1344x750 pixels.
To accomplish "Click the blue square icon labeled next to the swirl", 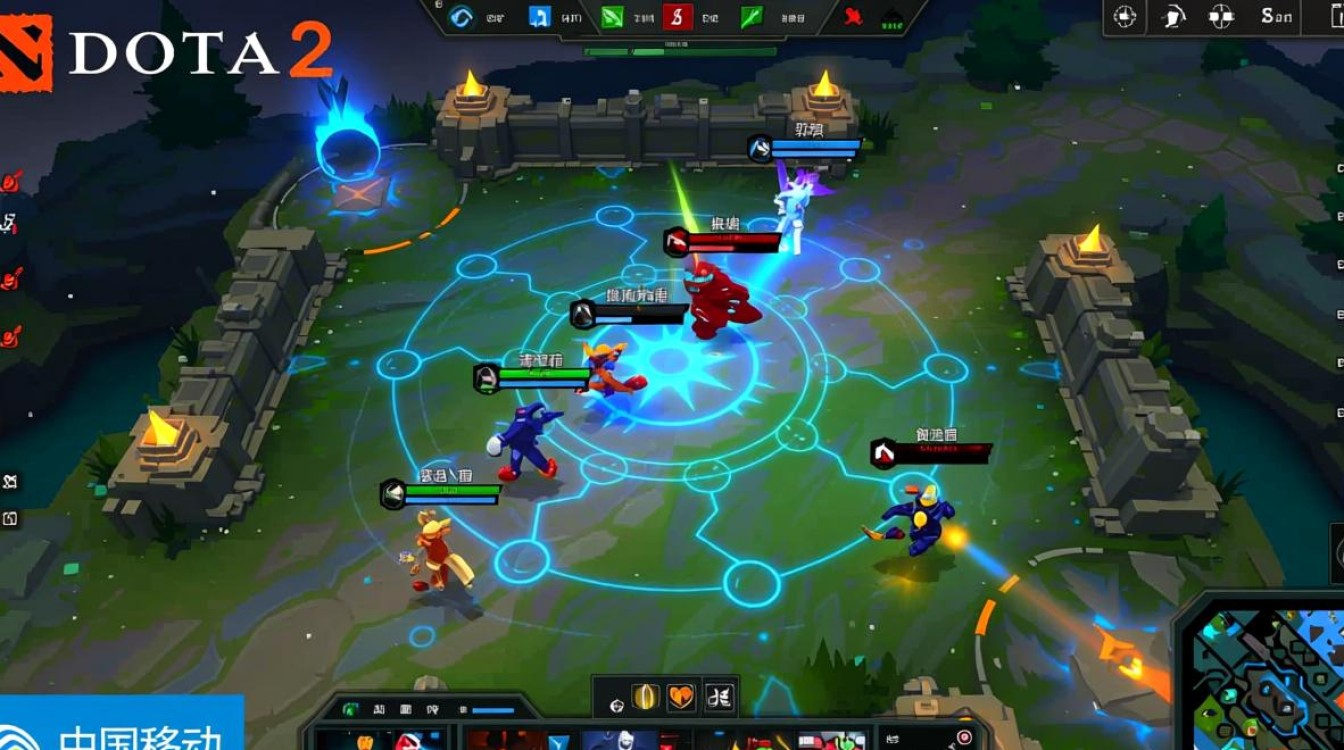I will coord(540,15).
